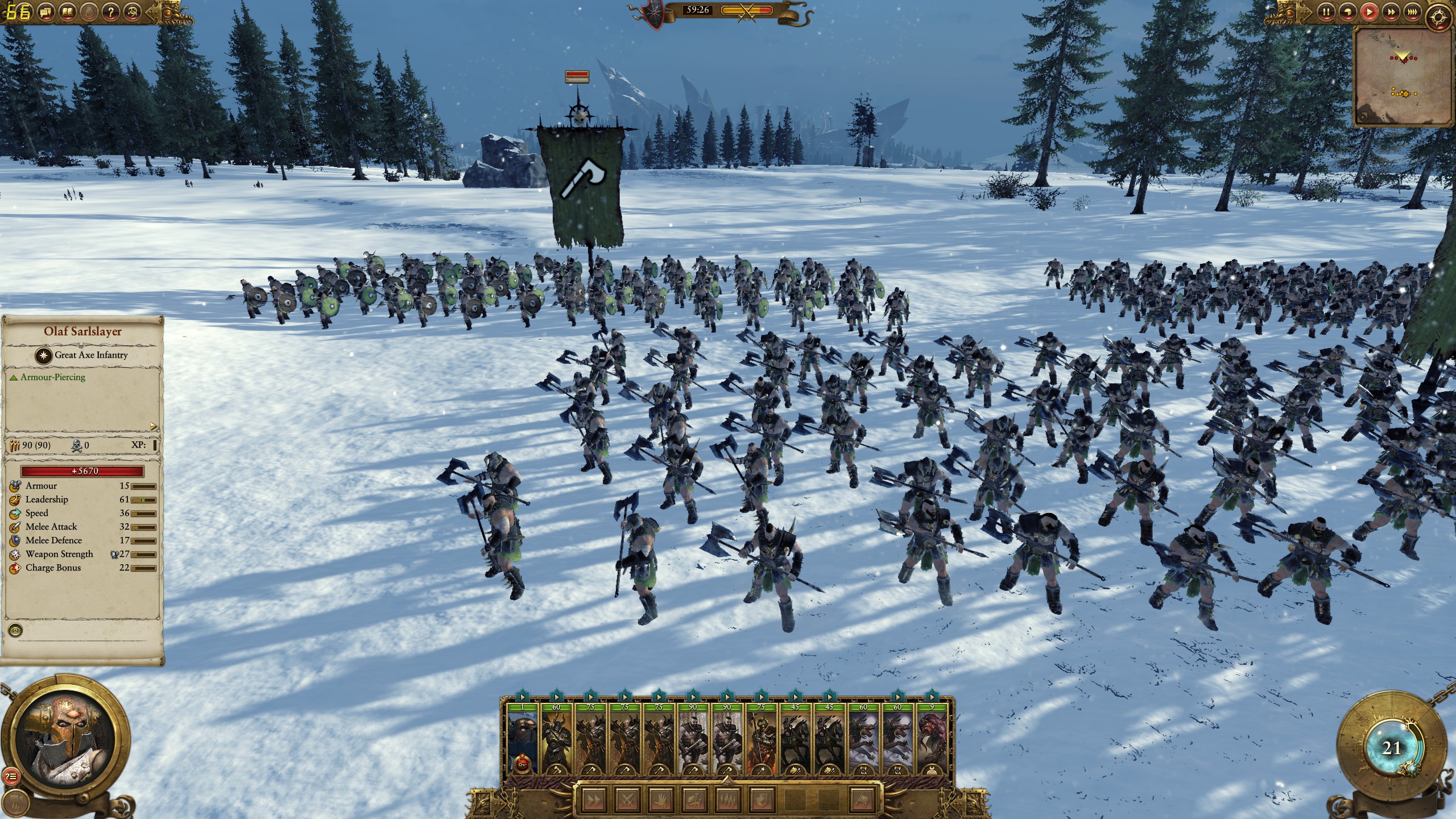Select the halberd infantry unit card
This screenshot has height=819, width=1456.
(x=761, y=739)
